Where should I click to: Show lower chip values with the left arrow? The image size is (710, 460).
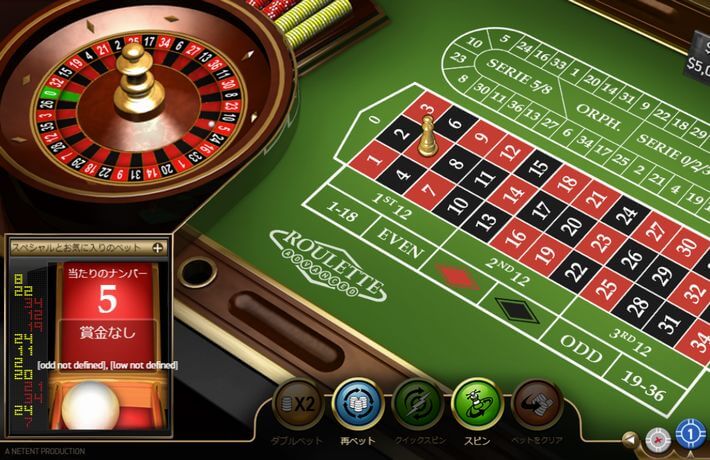630,438
